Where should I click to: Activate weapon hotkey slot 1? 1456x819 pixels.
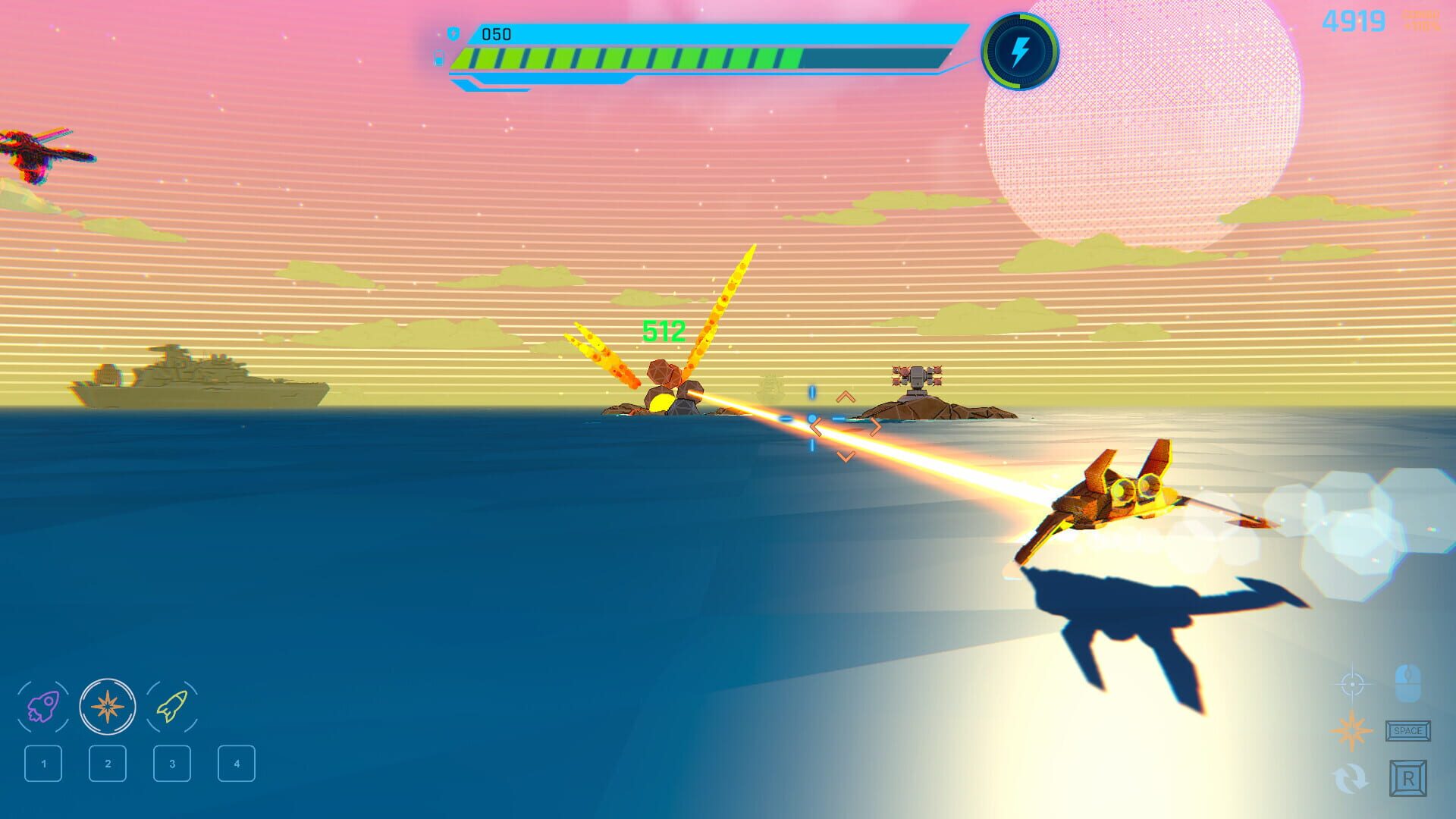pos(45,764)
